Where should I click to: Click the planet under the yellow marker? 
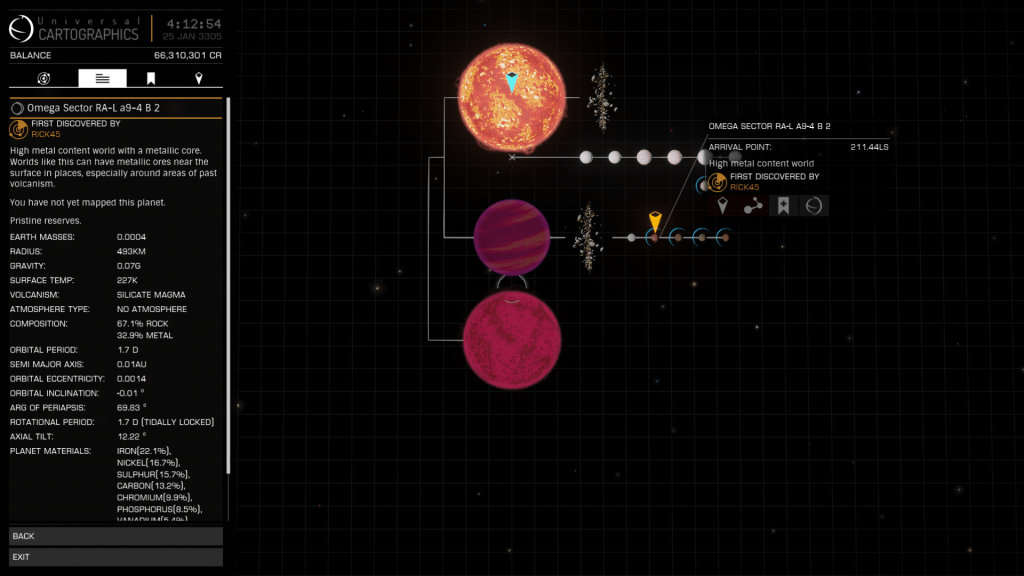point(654,238)
